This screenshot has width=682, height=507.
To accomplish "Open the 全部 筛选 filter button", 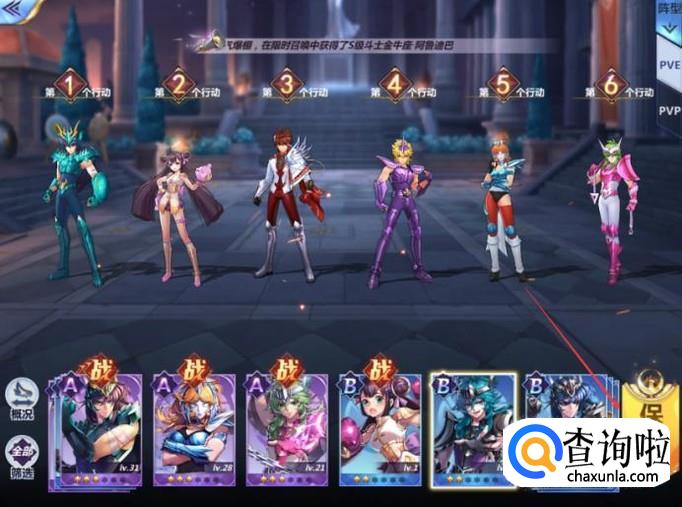I will pos(21,453).
